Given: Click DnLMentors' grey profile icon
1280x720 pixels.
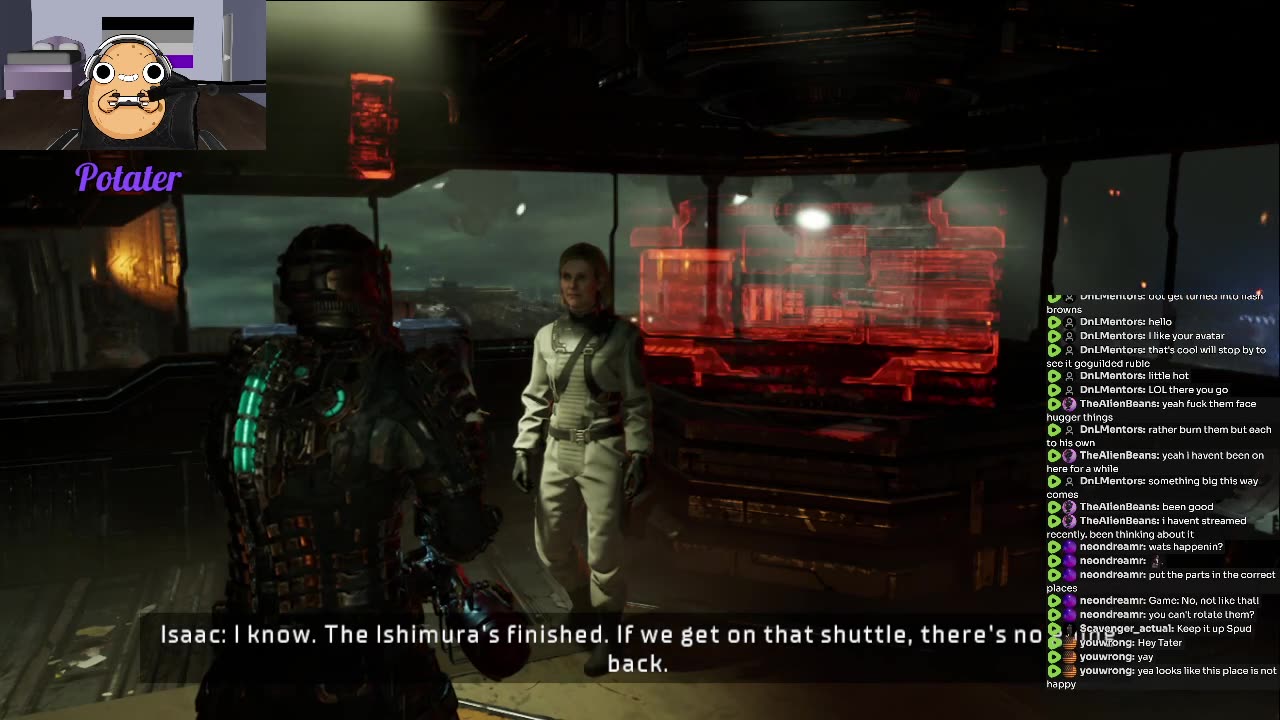Looking at the screenshot, I should [x=1071, y=321].
